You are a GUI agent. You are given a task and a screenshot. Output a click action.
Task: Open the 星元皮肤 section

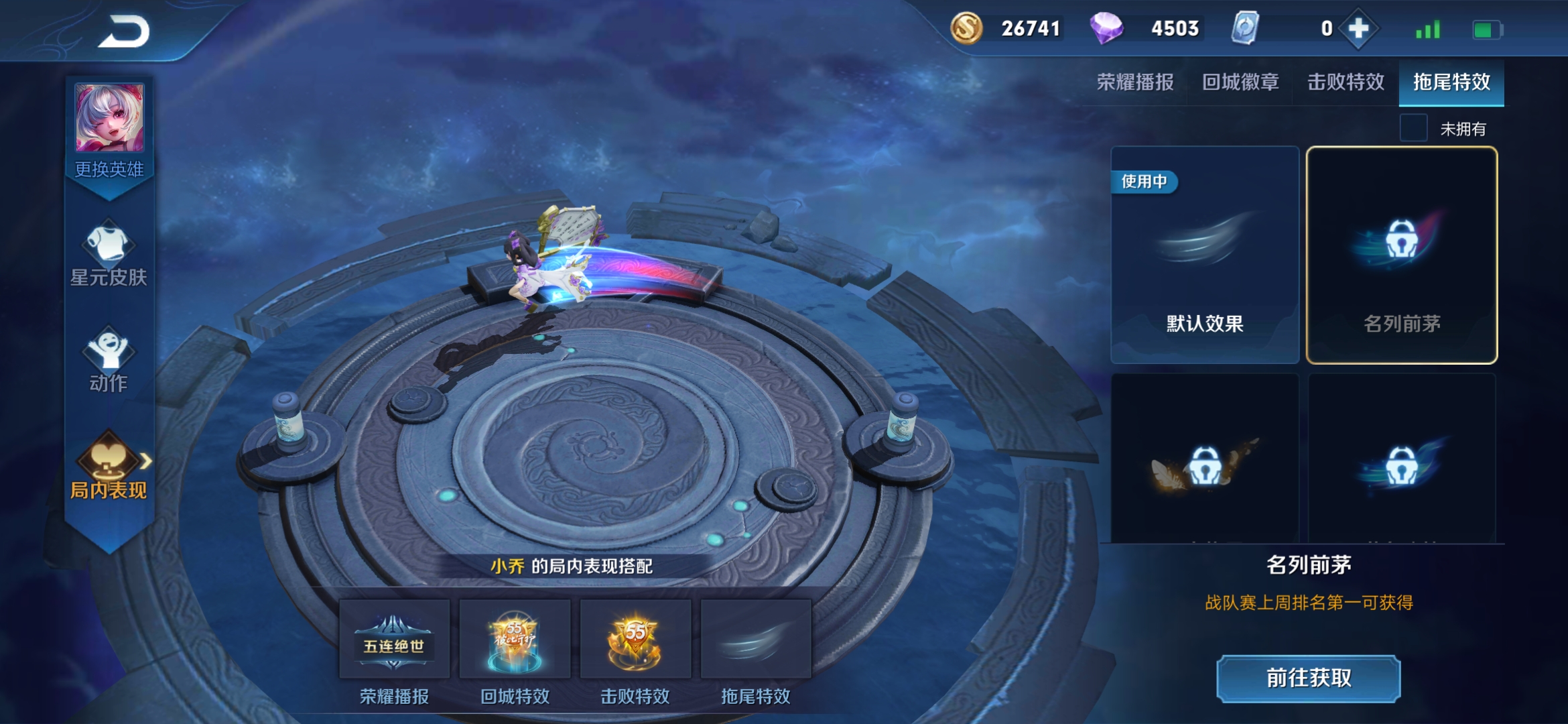click(109, 253)
